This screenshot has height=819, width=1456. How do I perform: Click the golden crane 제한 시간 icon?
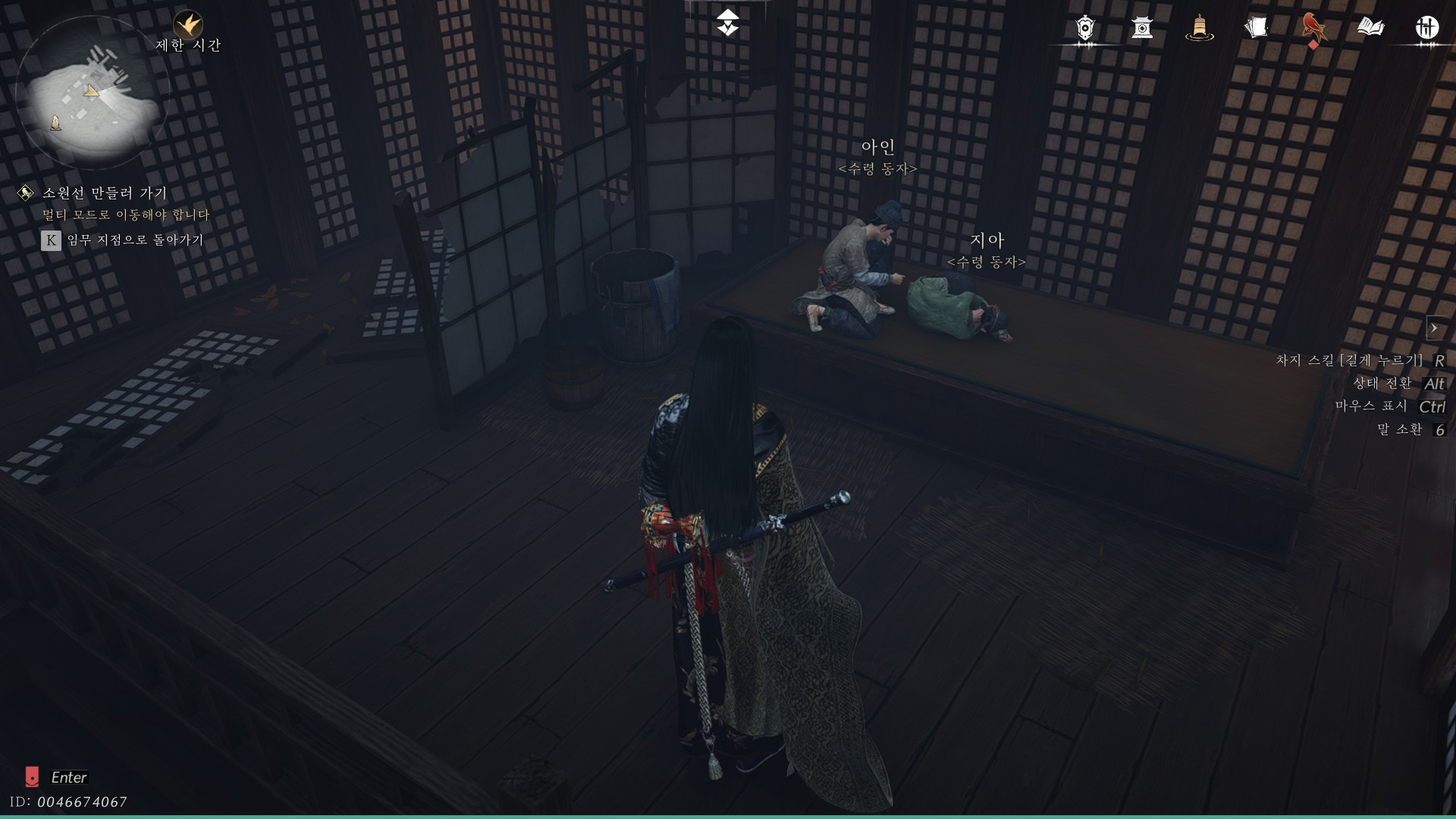(x=187, y=25)
